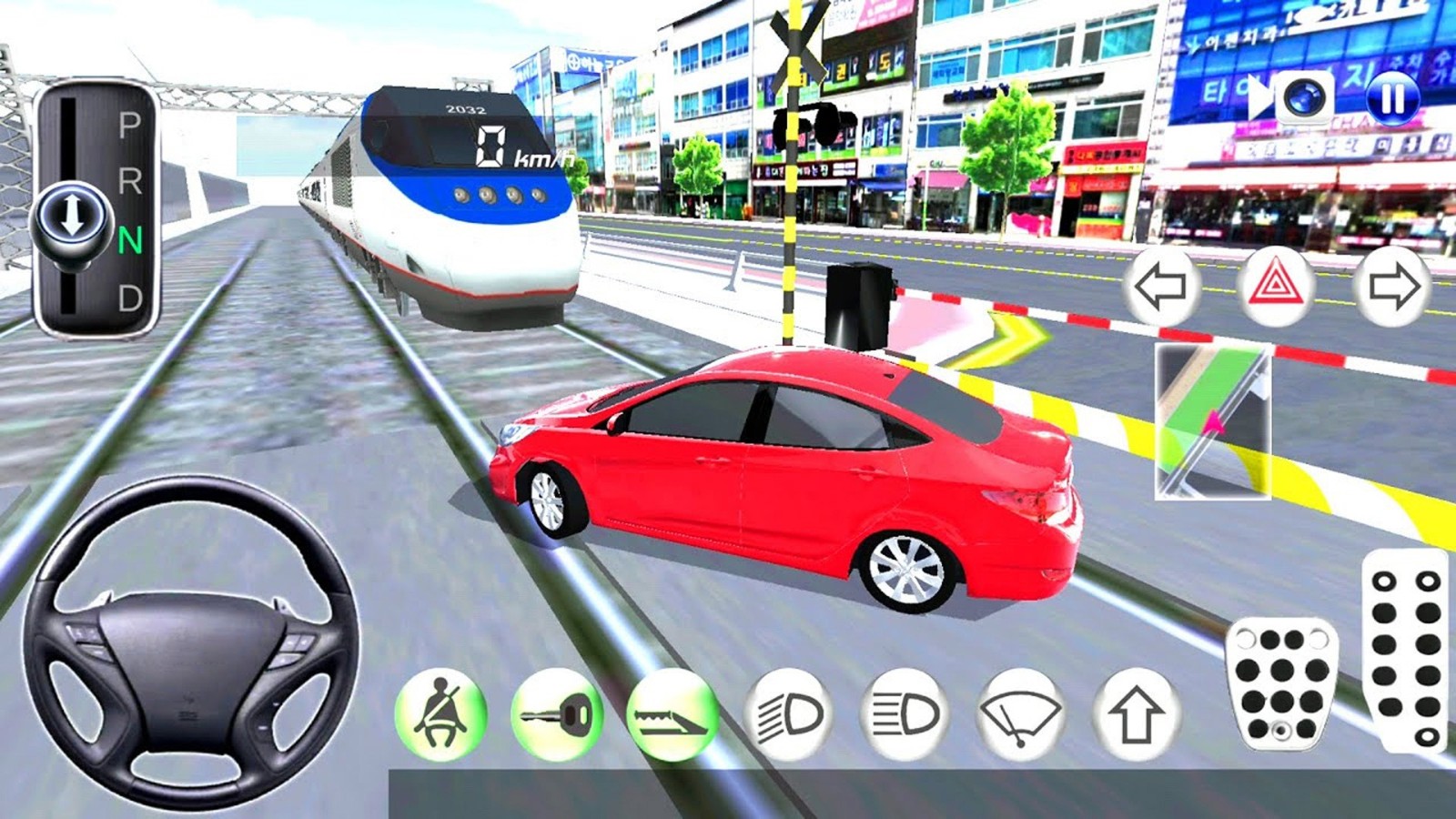Turn on the hazard warning lights
Screen dimensions: 1456x819
click(x=1277, y=287)
